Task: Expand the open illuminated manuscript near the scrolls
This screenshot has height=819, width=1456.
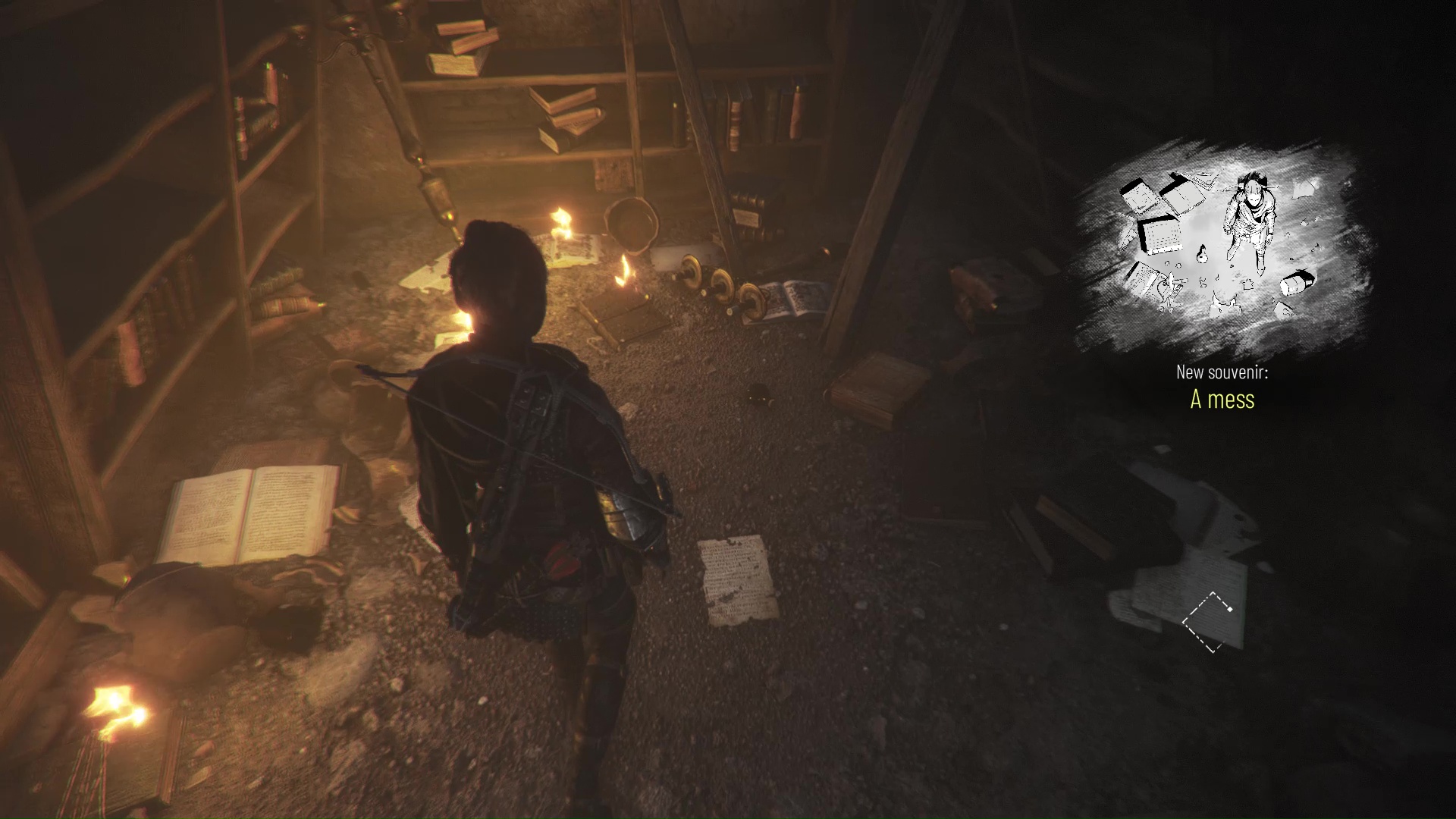Action: coord(785,296)
